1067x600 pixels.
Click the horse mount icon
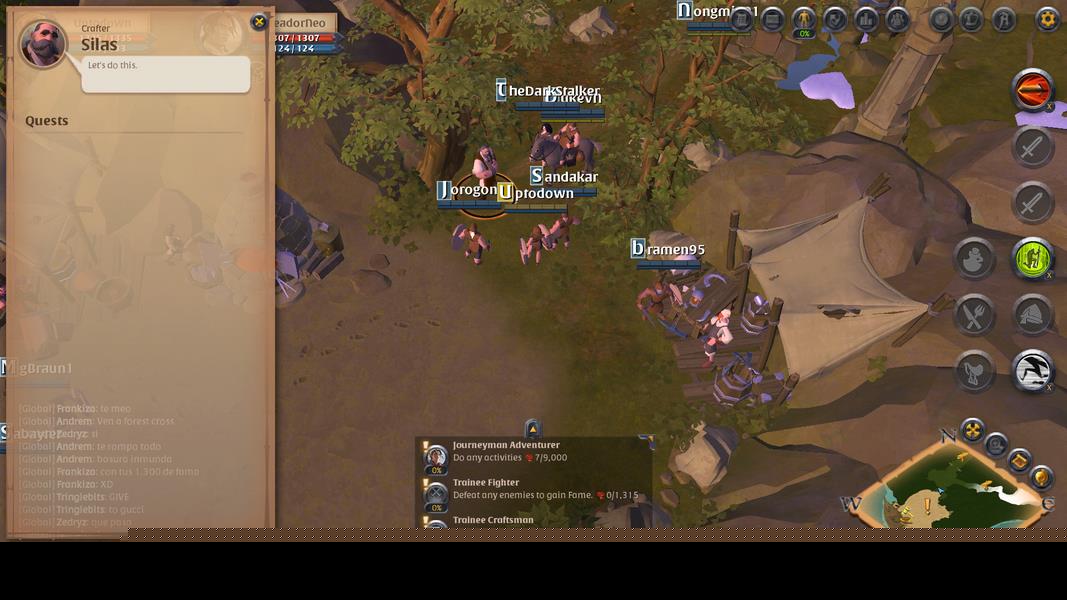pyautogui.click(x=974, y=371)
